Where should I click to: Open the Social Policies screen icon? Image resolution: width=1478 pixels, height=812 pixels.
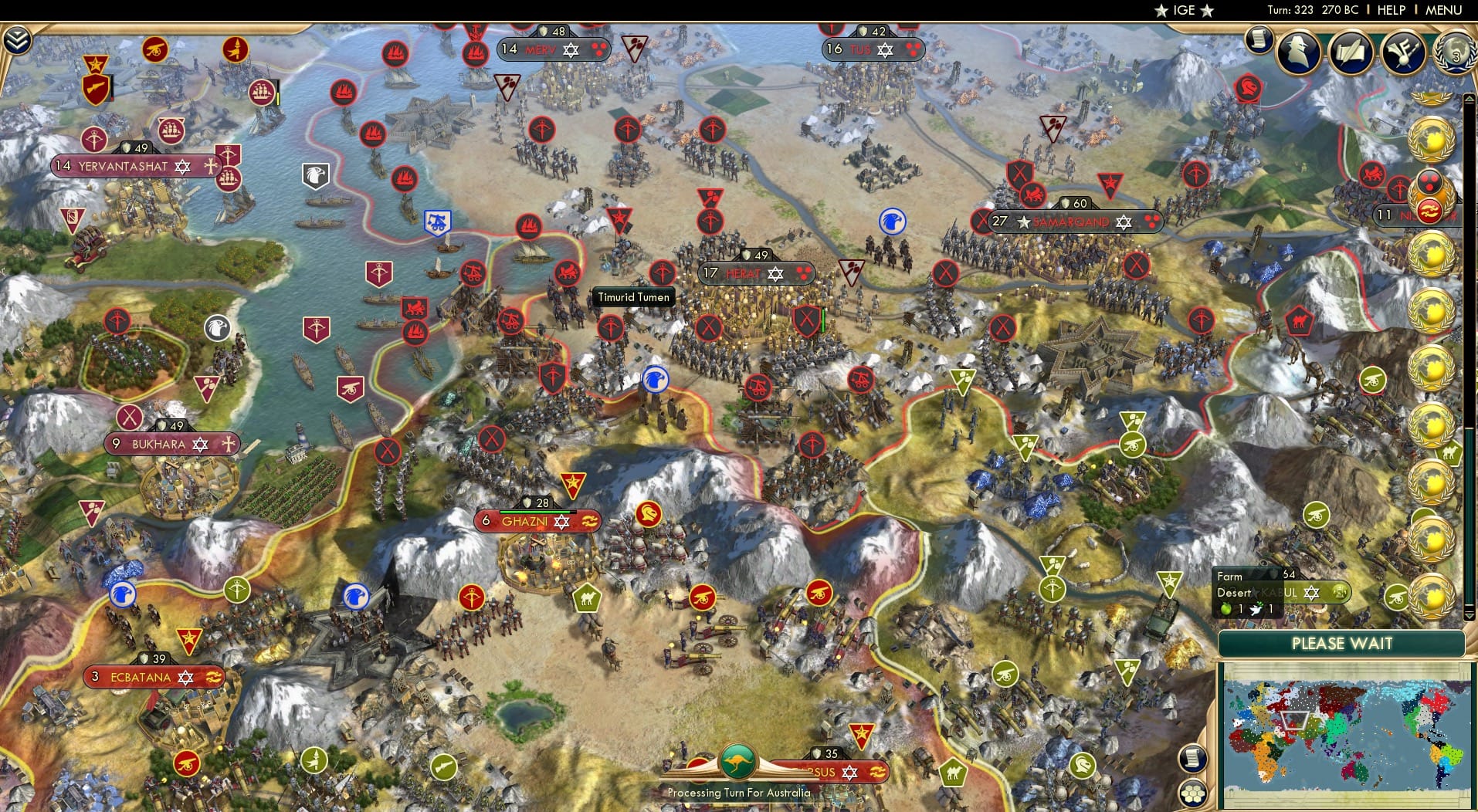[1404, 51]
